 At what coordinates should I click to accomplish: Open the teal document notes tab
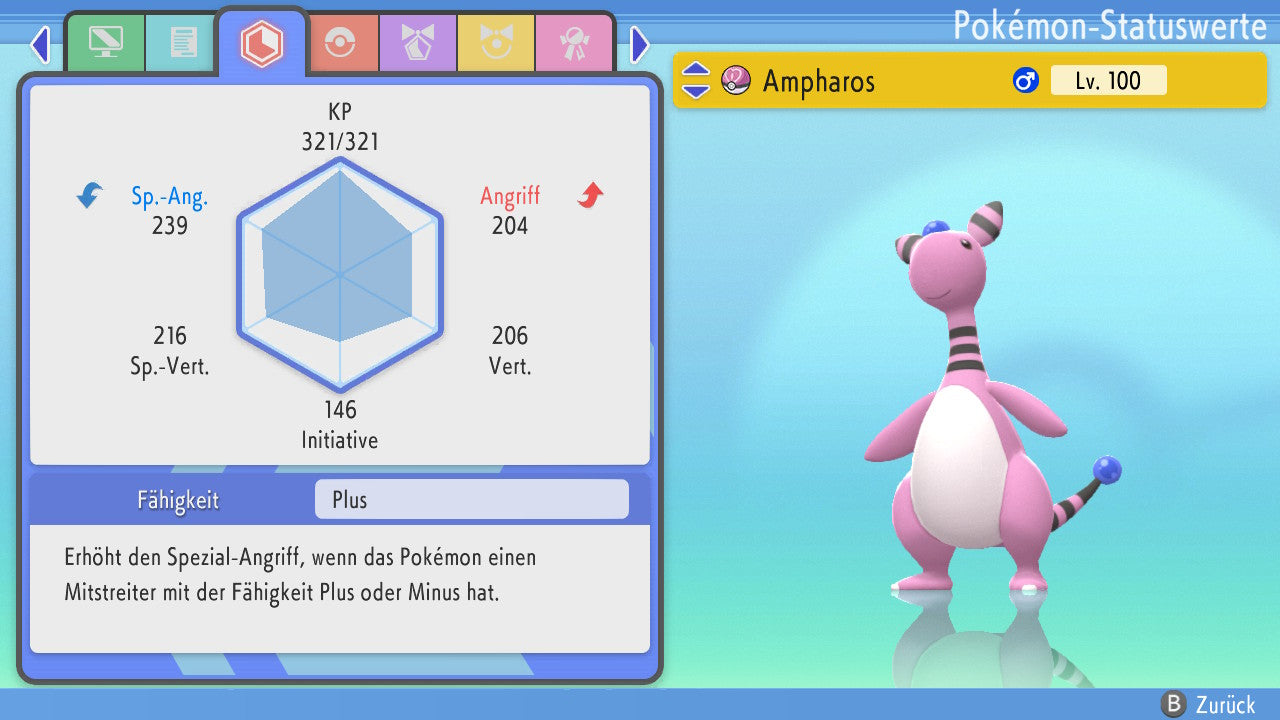coord(183,43)
